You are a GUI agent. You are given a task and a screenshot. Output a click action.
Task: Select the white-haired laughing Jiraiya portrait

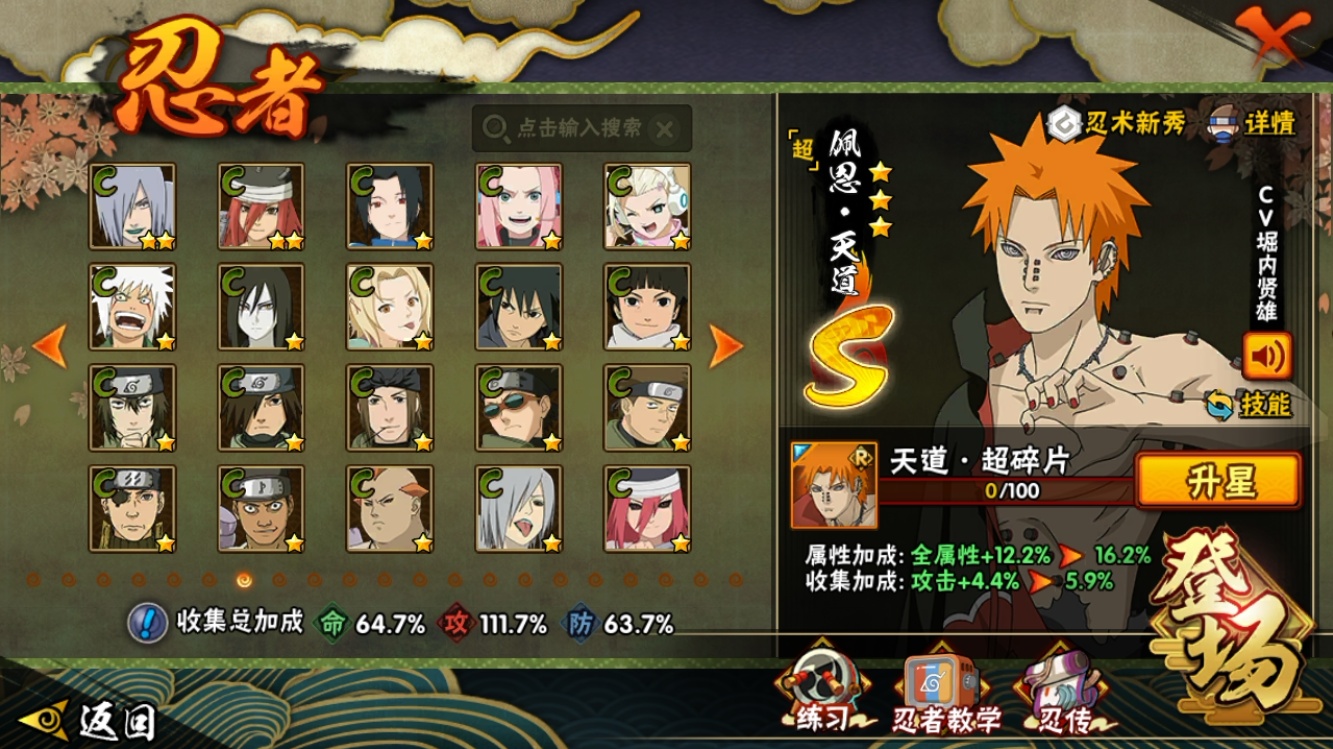tap(133, 306)
